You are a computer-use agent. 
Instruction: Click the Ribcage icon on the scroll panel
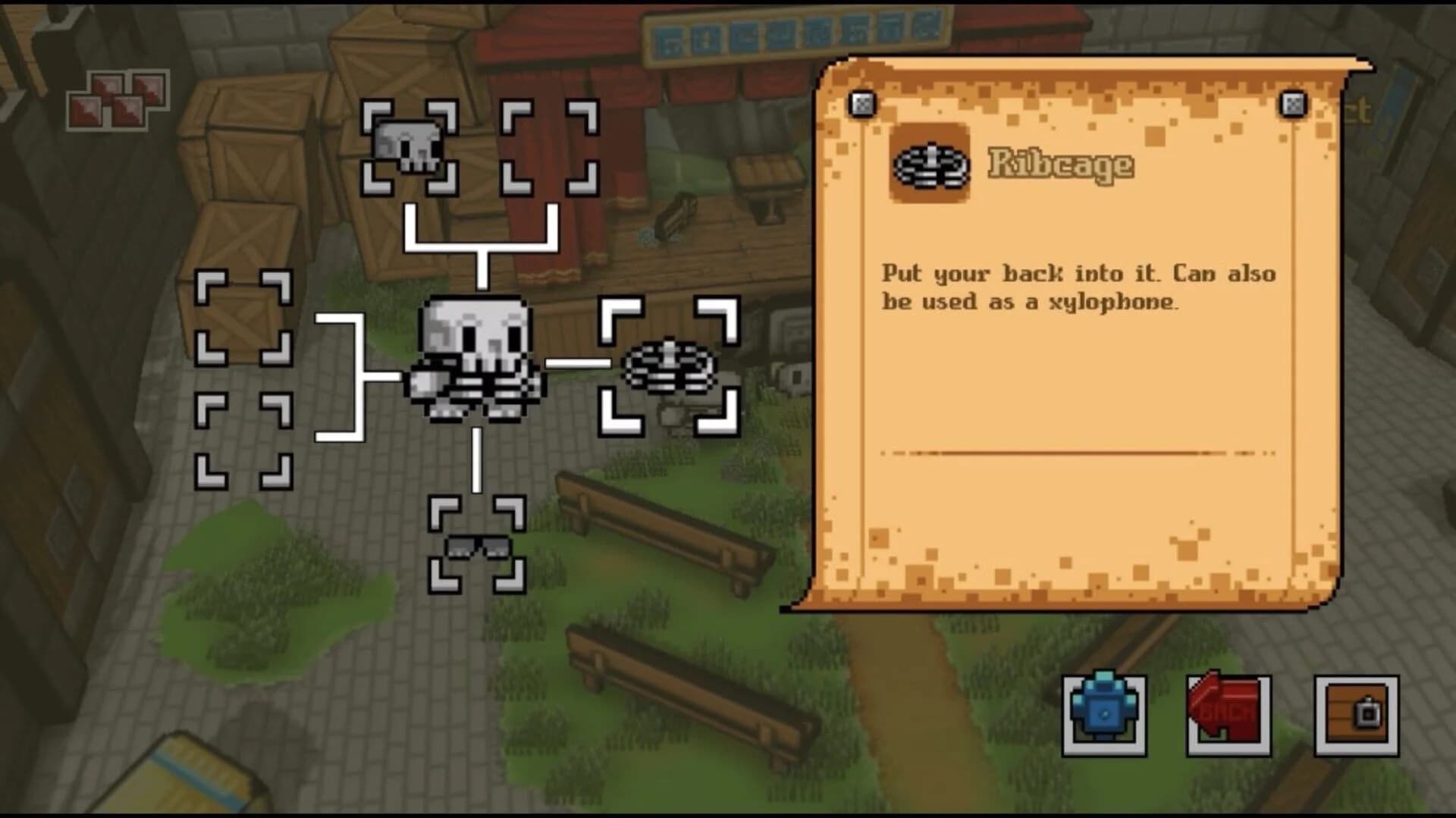point(929,167)
